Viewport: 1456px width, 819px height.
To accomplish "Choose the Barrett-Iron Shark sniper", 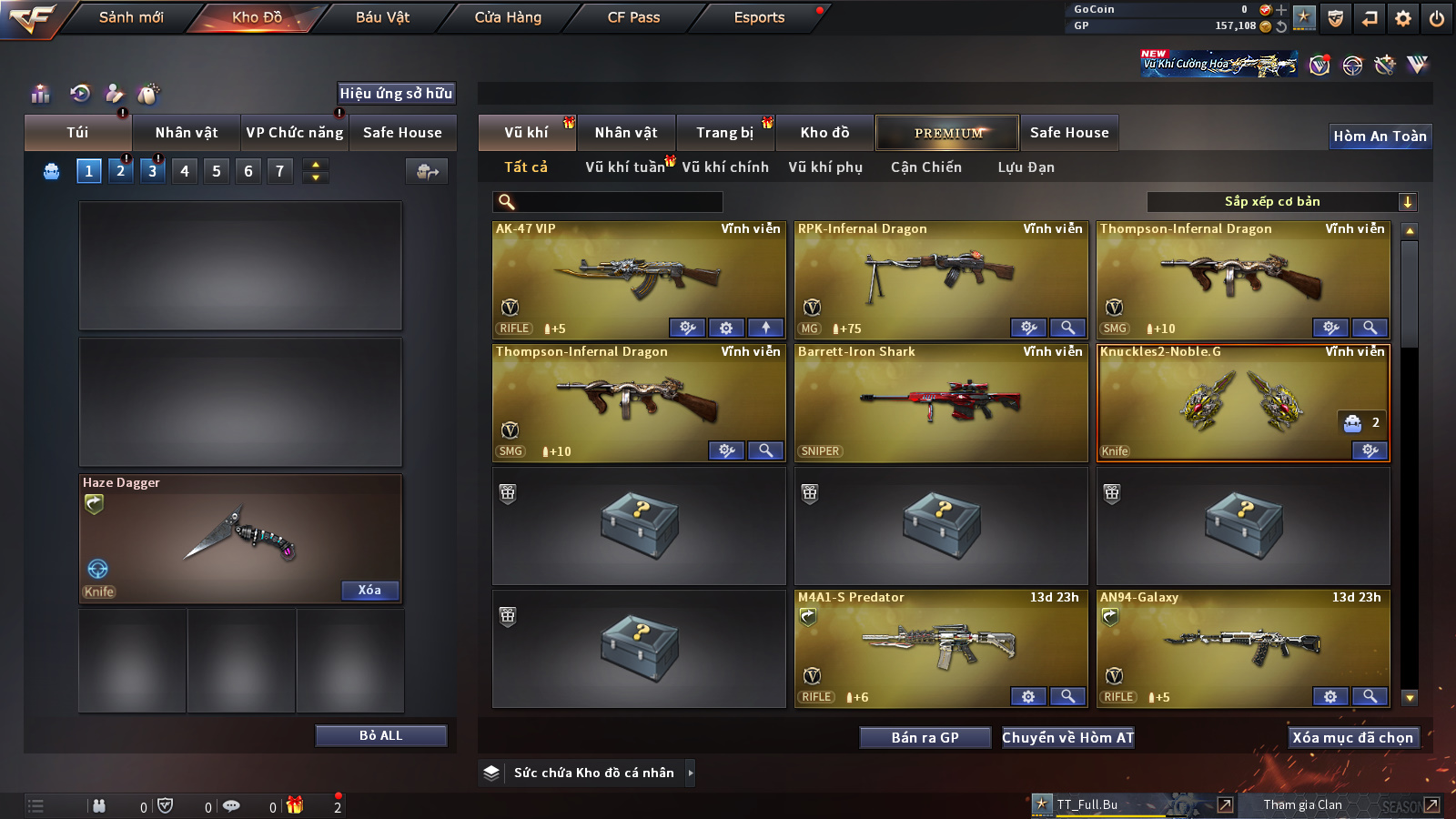I will [940, 402].
